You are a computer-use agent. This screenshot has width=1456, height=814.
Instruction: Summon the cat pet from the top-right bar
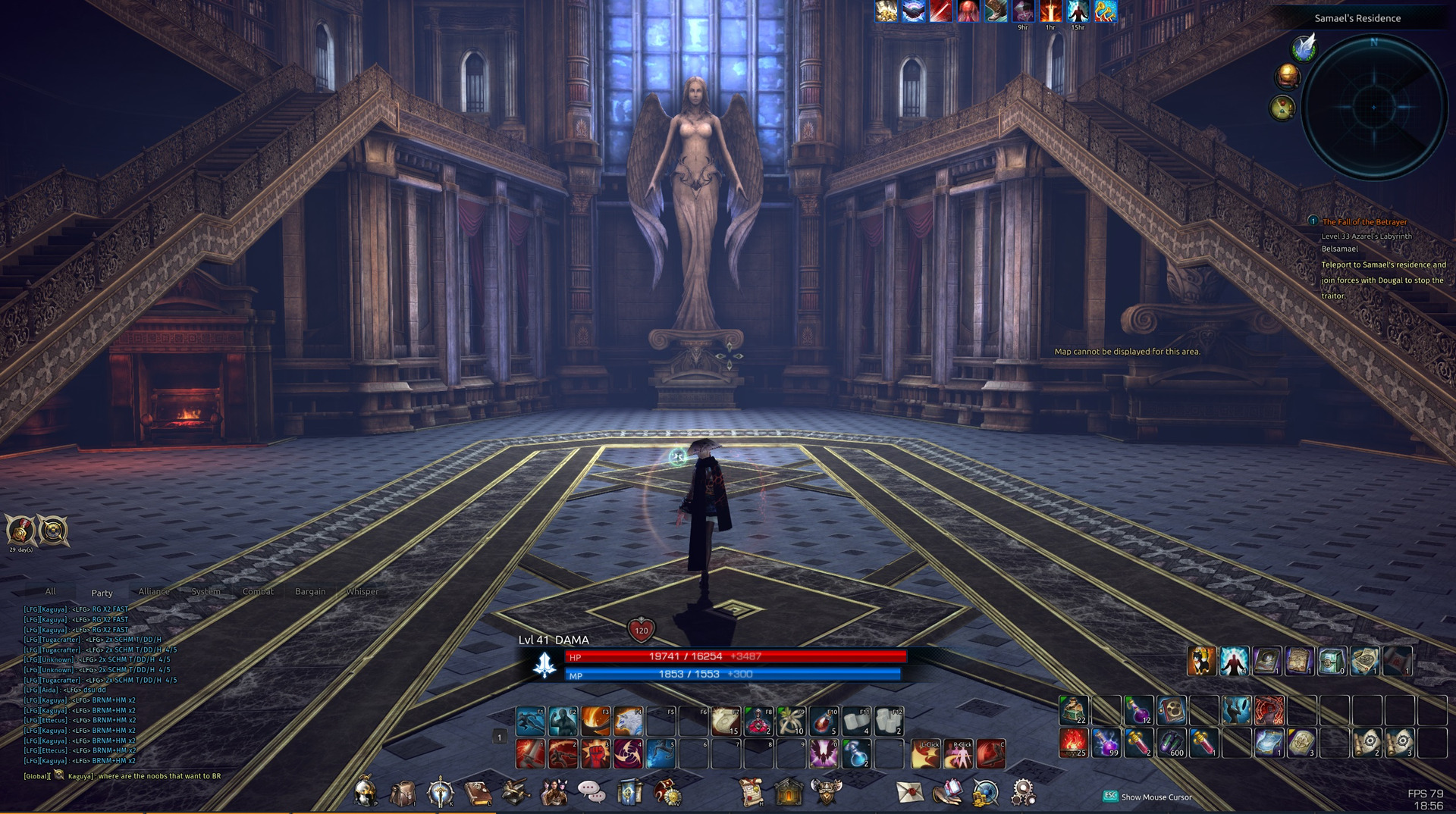click(1201, 661)
